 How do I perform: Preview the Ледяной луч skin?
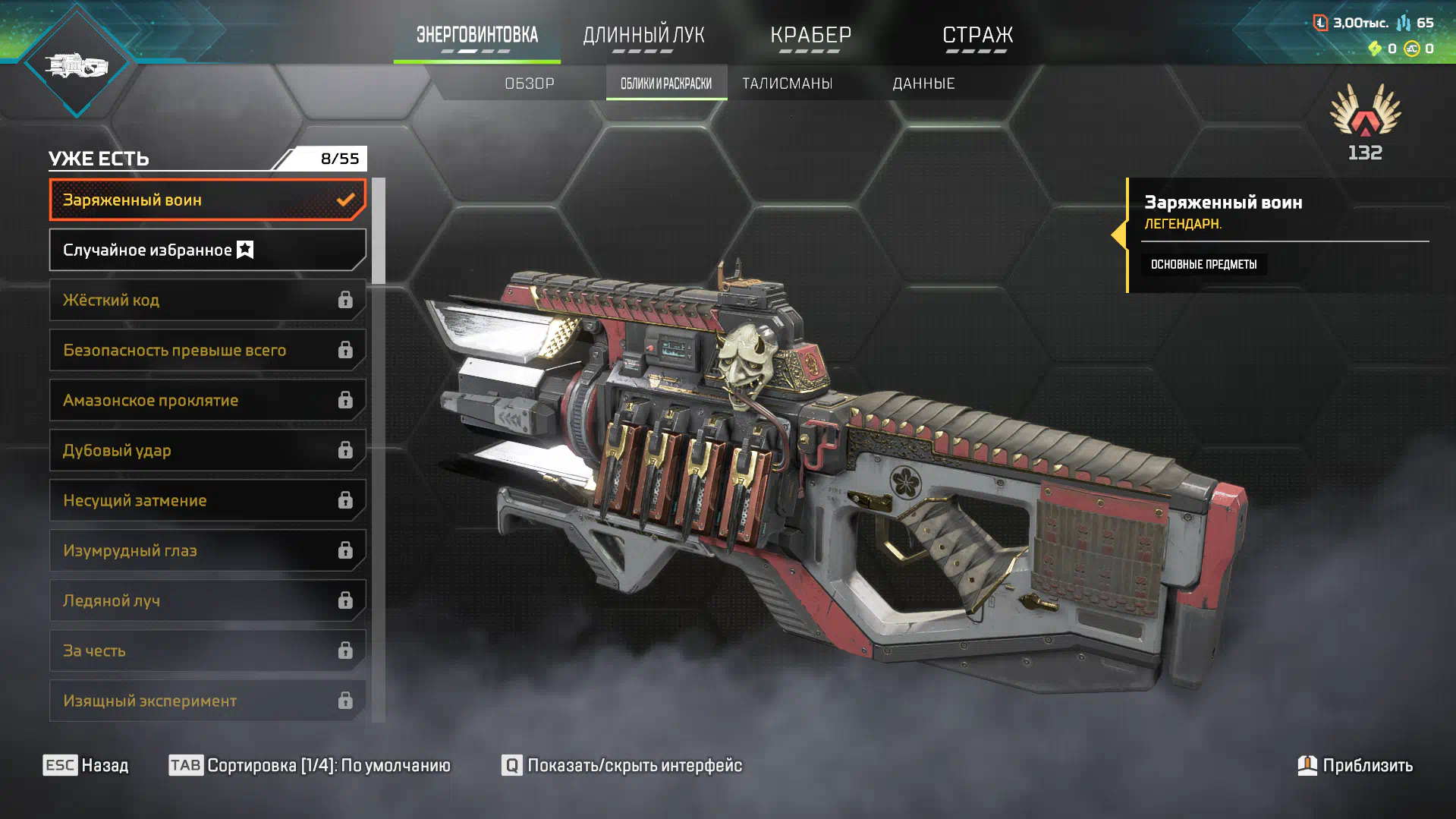coord(207,600)
